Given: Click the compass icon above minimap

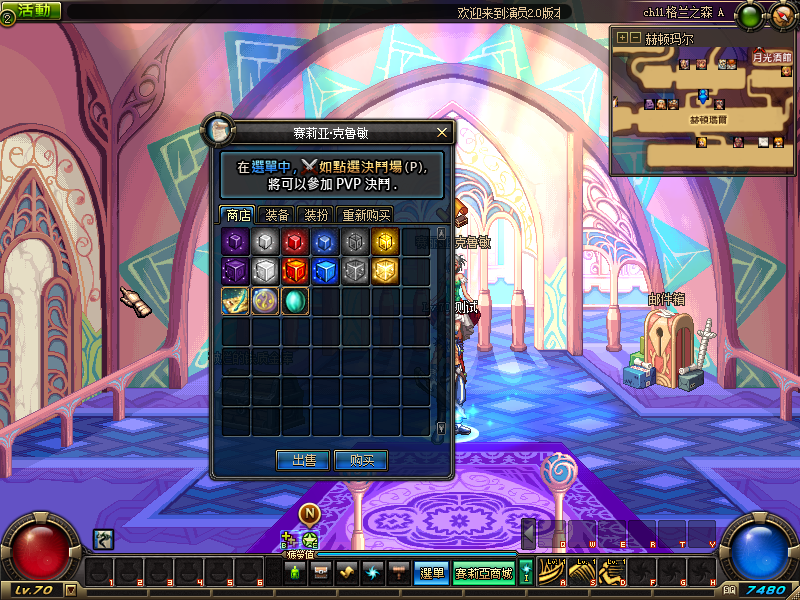Looking at the screenshot, I should pos(779,15).
